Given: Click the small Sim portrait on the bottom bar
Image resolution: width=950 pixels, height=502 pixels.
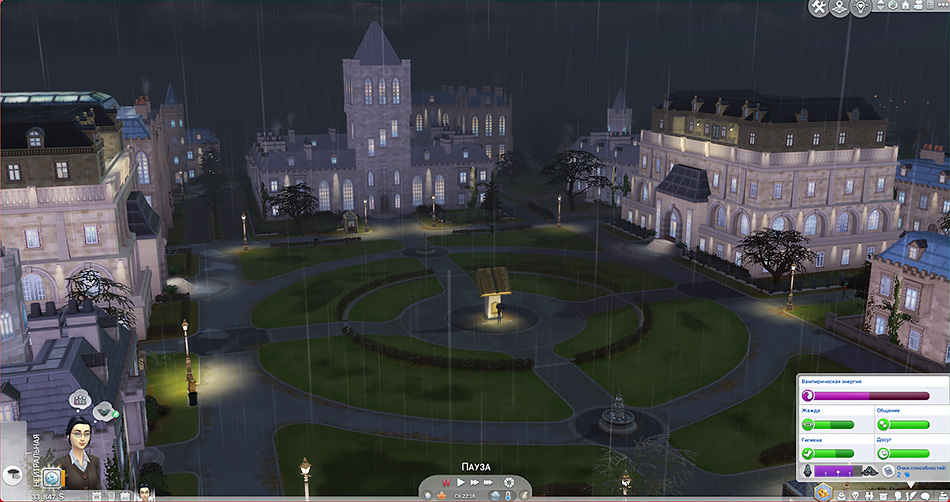Looking at the screenshot, I should click(144, 491).
